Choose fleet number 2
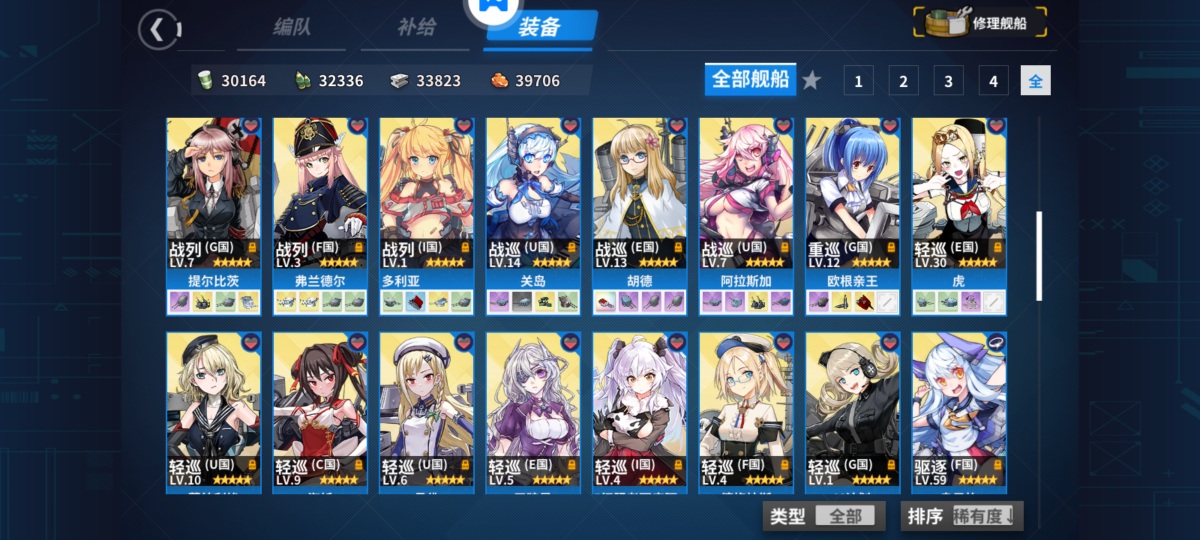The height and width of the screenshot is (540, 1200). [x=903, y=81]
